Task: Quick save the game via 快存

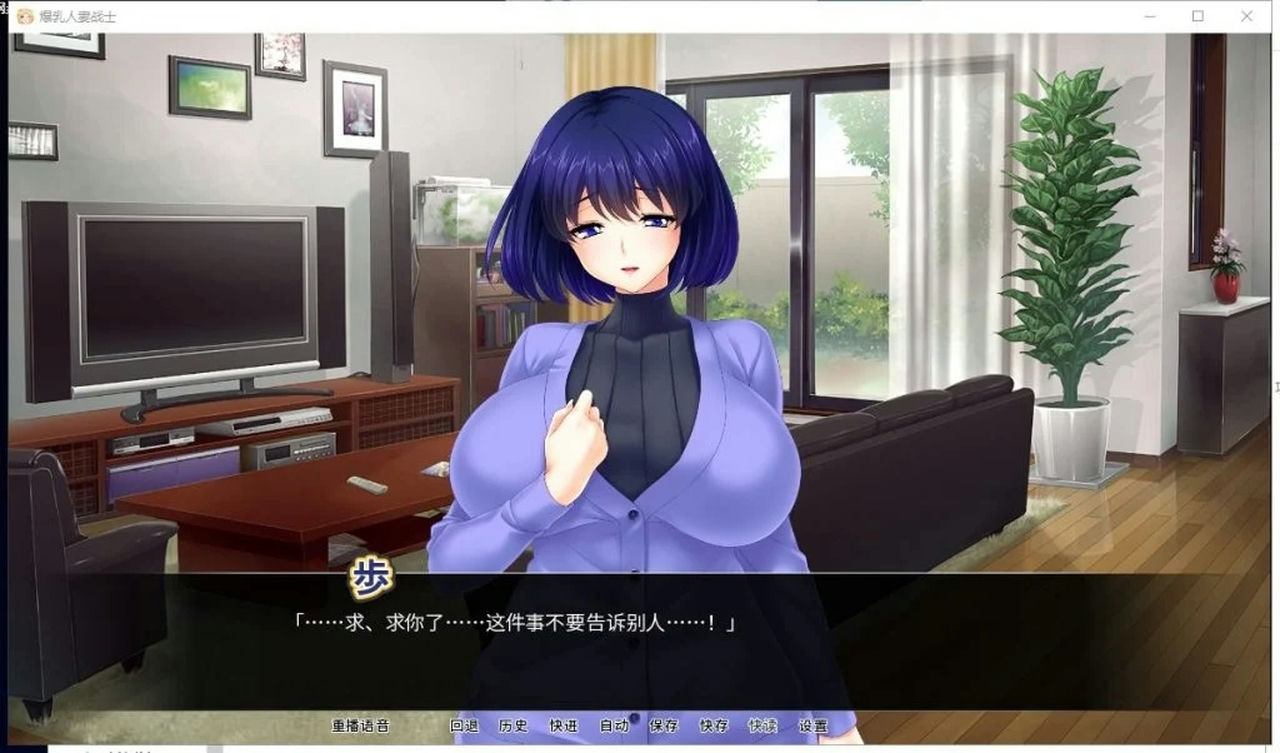Action: coord(713,727)
